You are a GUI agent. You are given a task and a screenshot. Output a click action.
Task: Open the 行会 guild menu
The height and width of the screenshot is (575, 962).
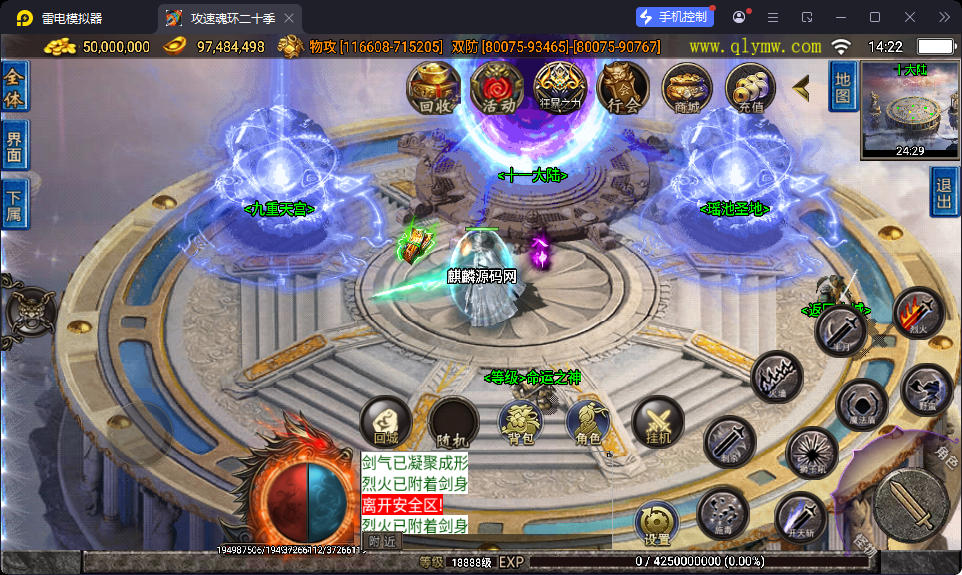(623, 88)
